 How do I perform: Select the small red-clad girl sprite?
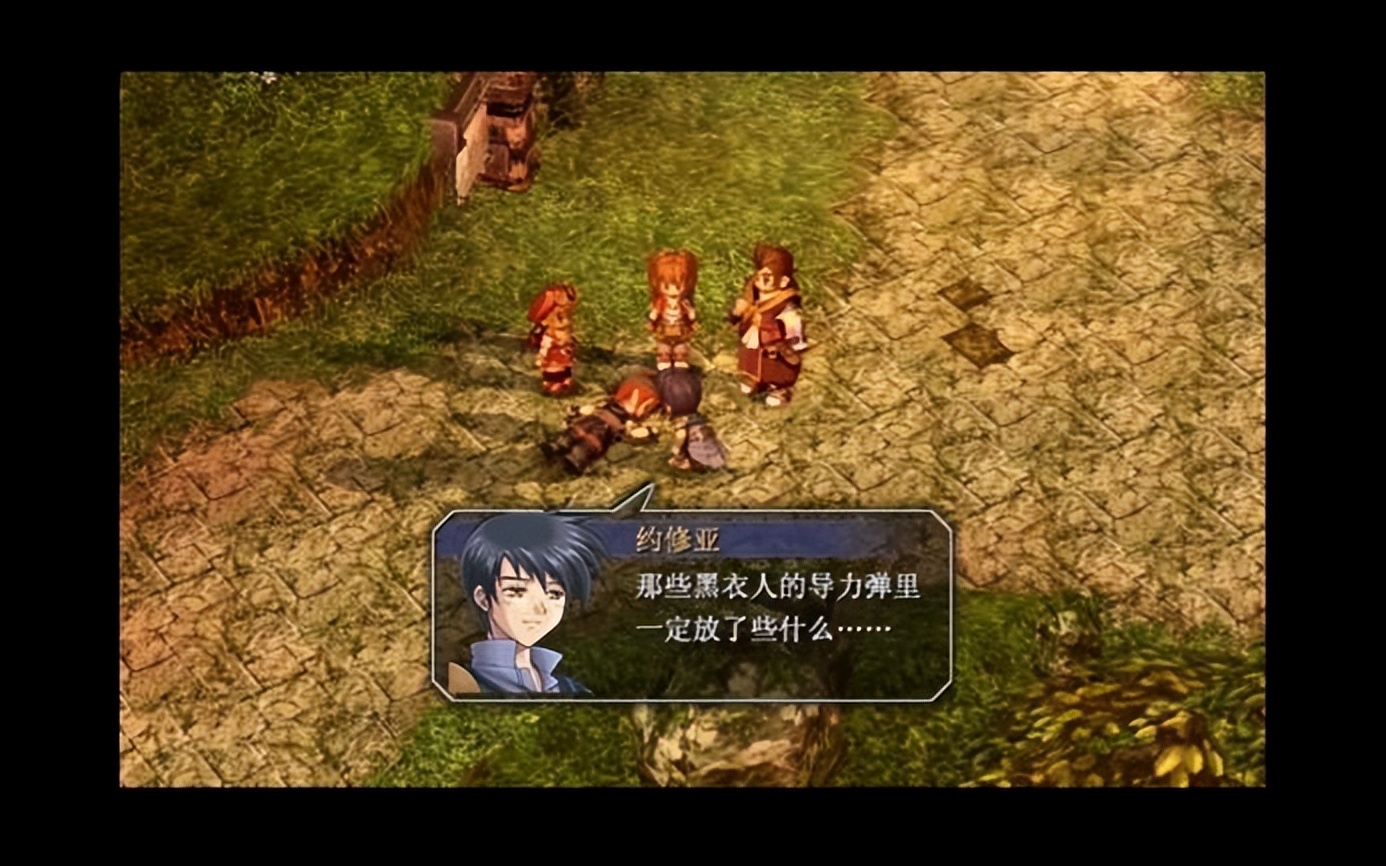pyautogui.click(x=551, y=330)
